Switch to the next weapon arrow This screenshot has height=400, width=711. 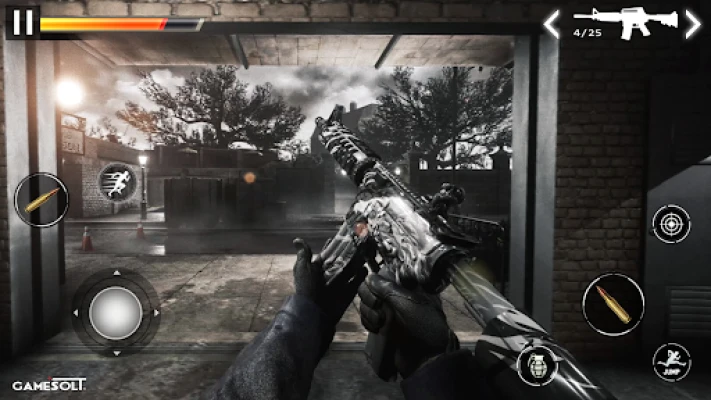(x=693, y=24)
